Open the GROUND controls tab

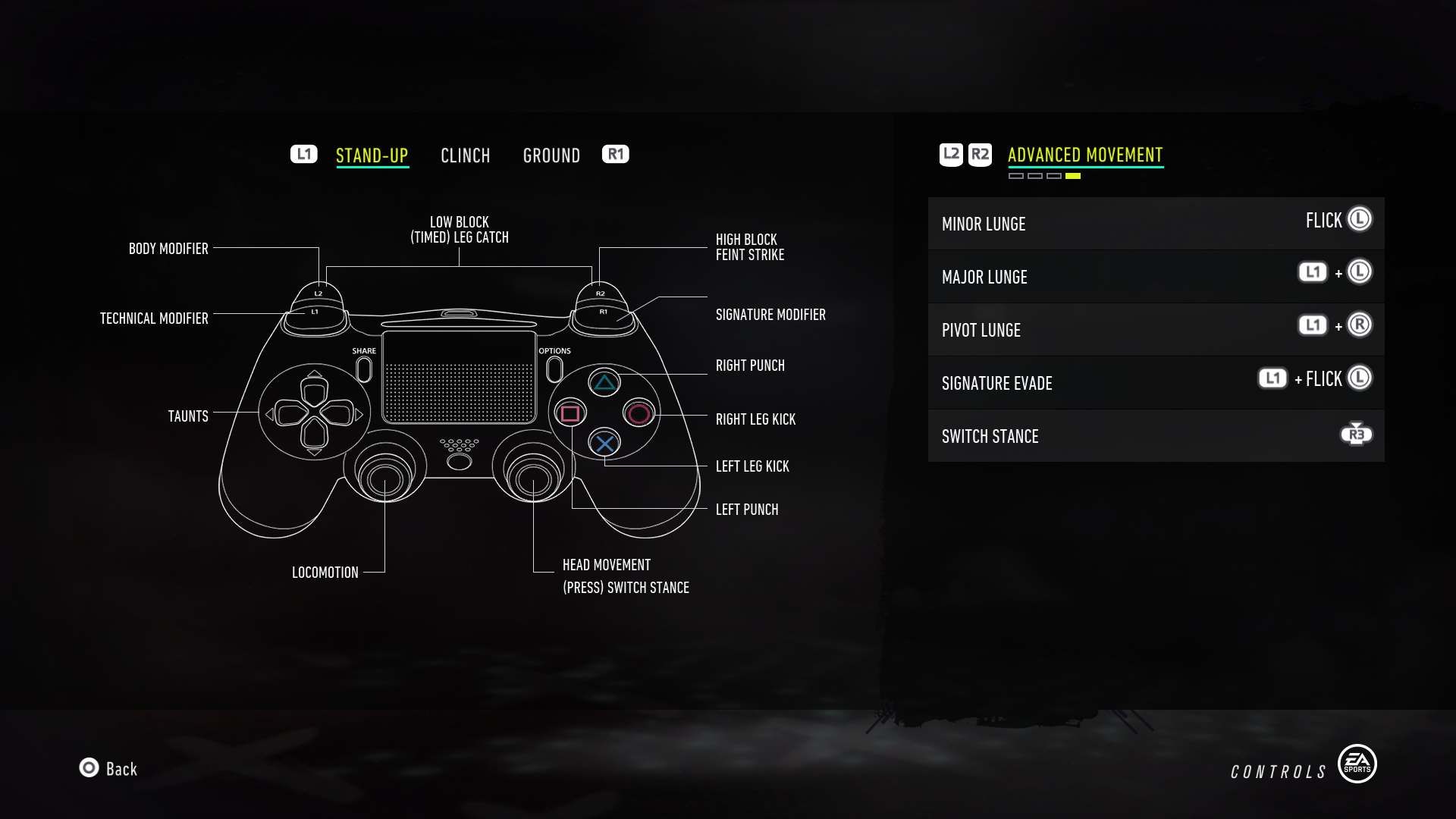pos(551,155)
